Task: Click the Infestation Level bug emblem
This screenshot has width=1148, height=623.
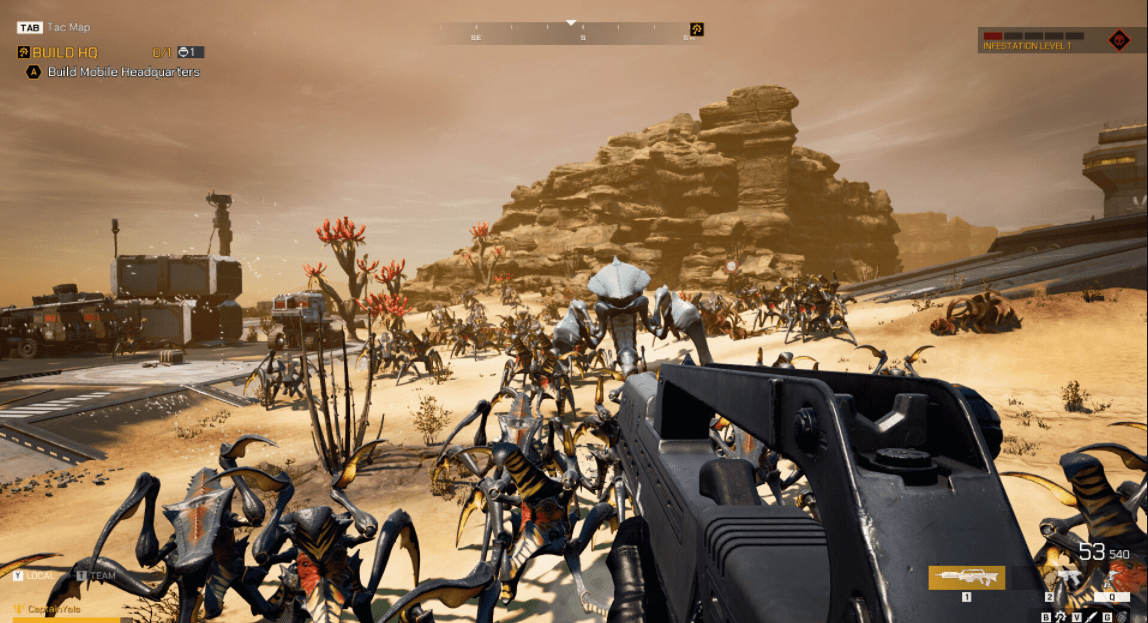Action: pyautogui.click(x=1119, y=41)
